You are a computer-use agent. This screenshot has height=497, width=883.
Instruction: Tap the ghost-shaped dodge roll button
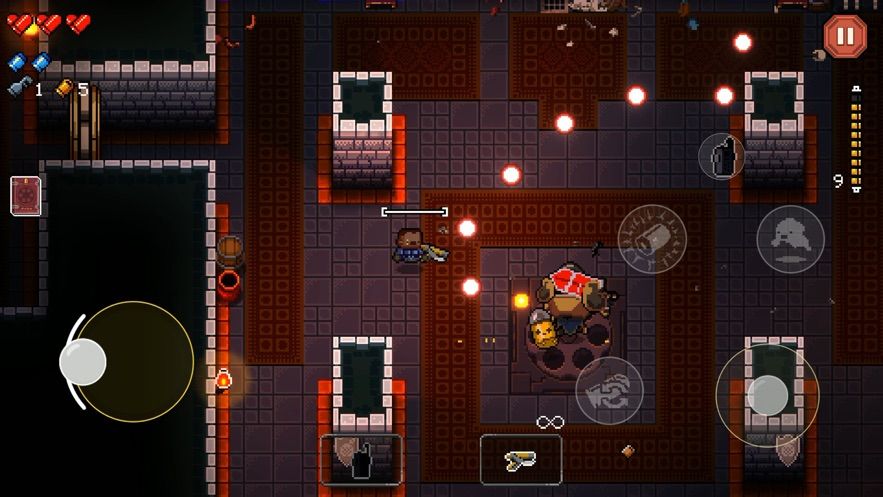pyautogui.click(x=790, y=239)
